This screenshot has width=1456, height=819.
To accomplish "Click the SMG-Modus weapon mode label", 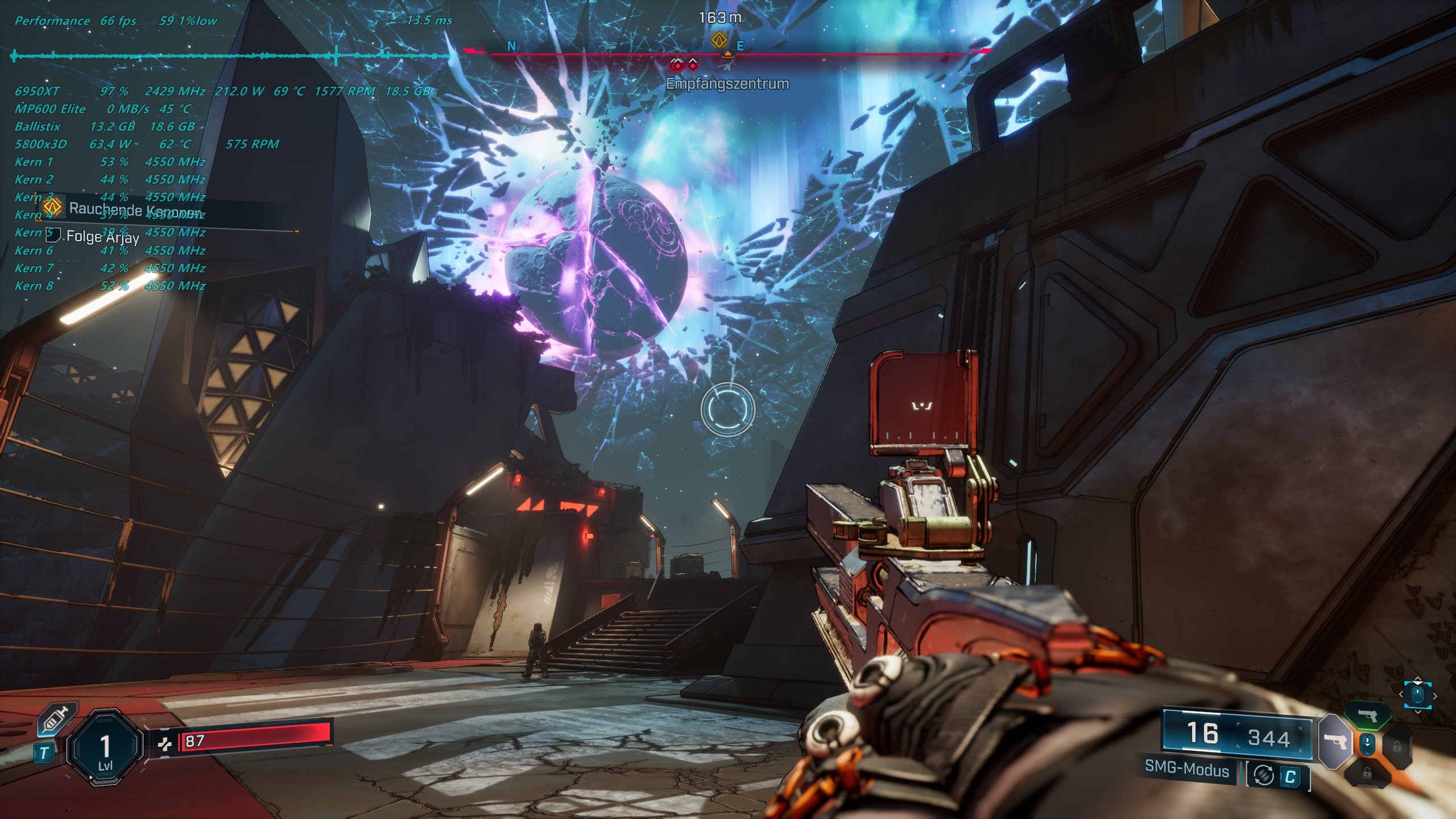I will (x=1188, y=770).
